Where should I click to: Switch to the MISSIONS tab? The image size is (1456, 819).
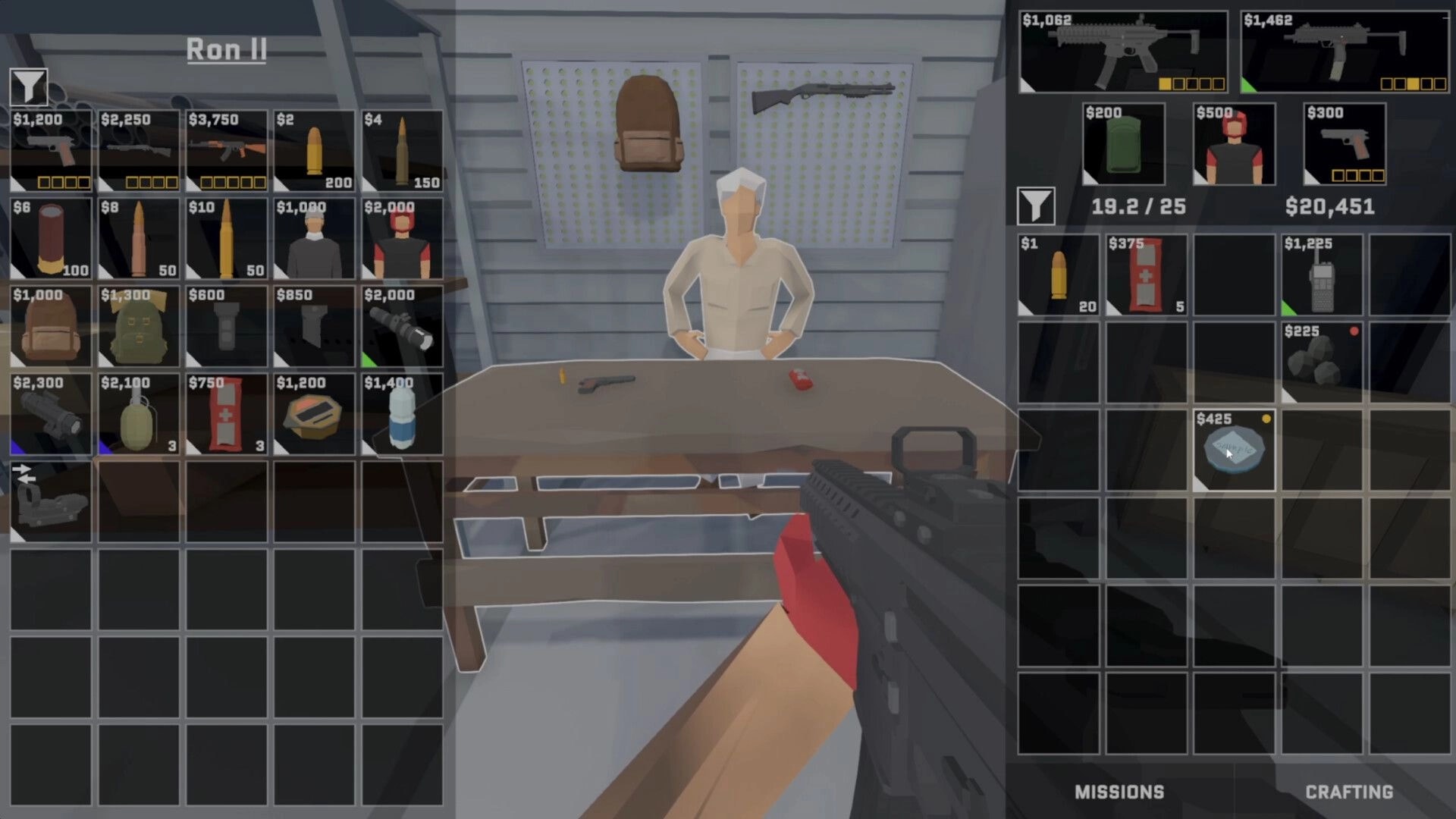click(x=1118, y=792)
